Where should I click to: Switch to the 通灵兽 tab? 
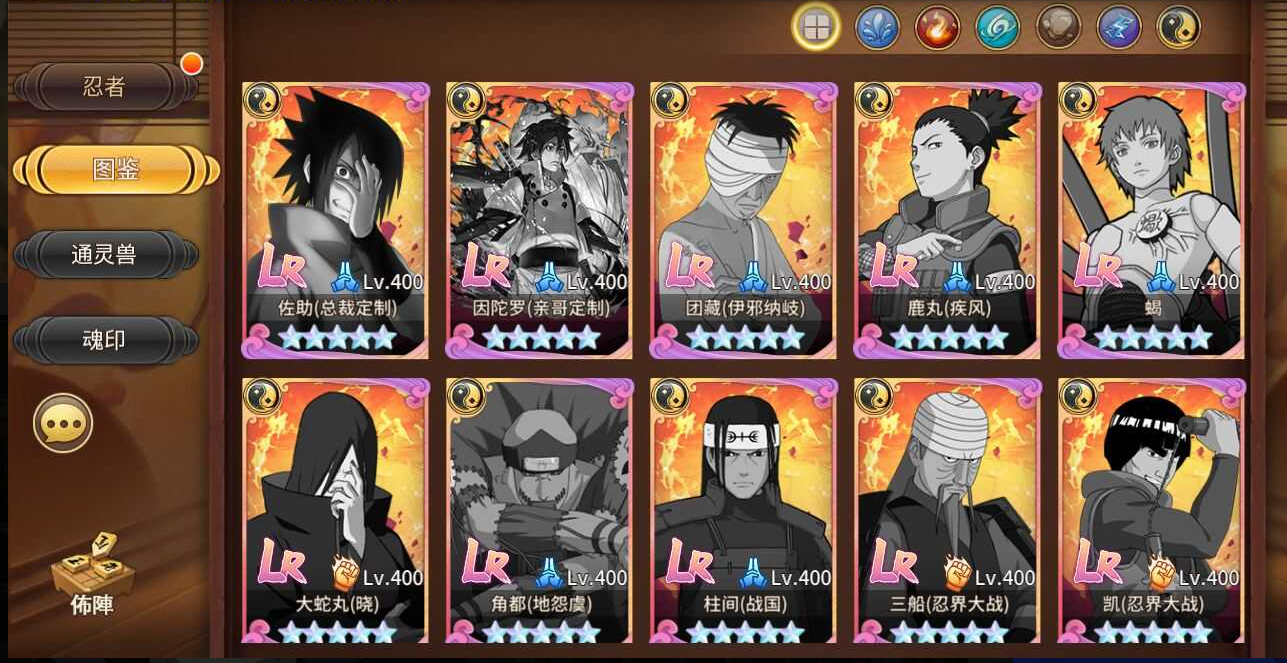(104, 255)
